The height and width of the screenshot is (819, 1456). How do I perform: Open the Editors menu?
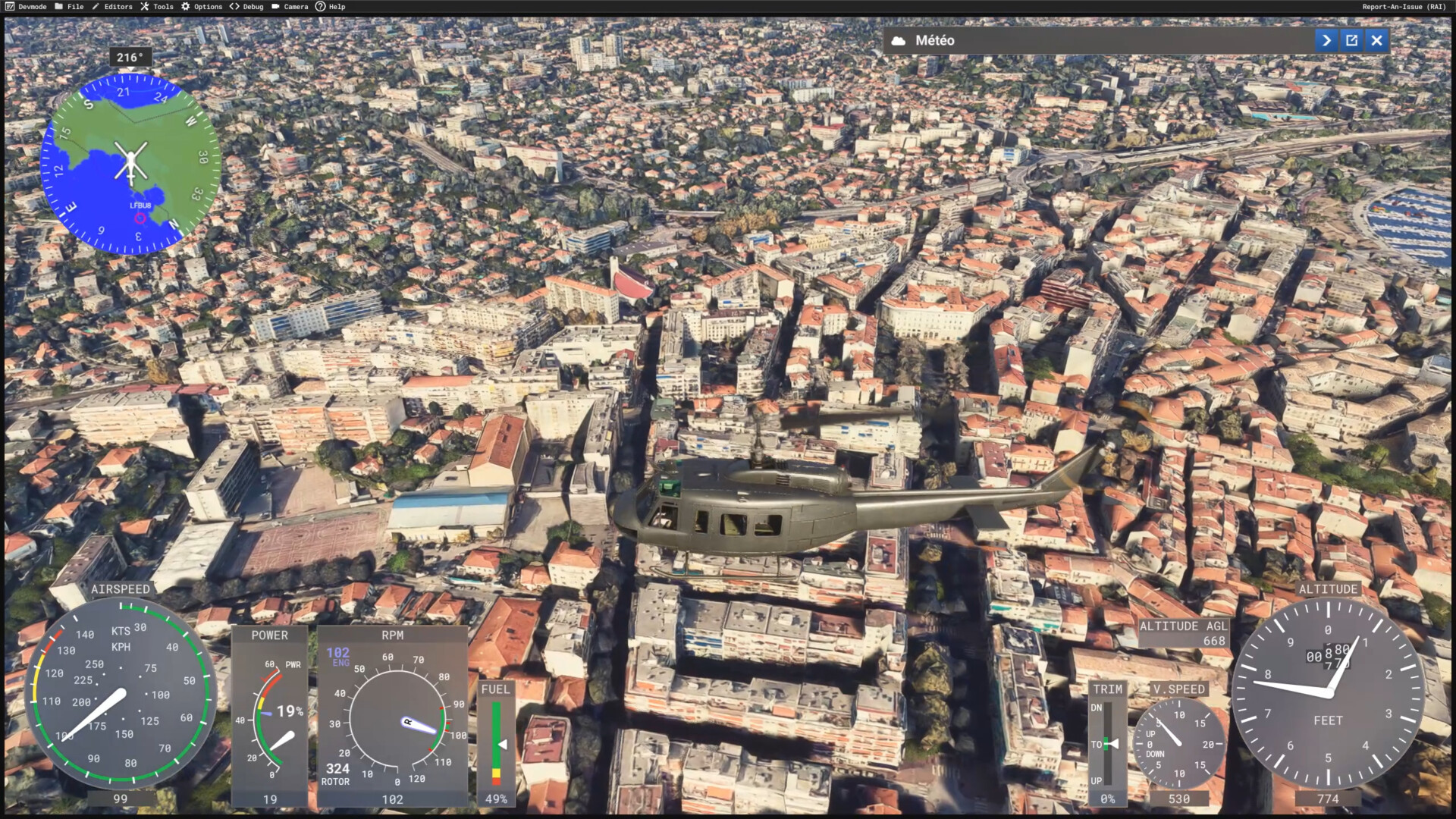point(112,7)
